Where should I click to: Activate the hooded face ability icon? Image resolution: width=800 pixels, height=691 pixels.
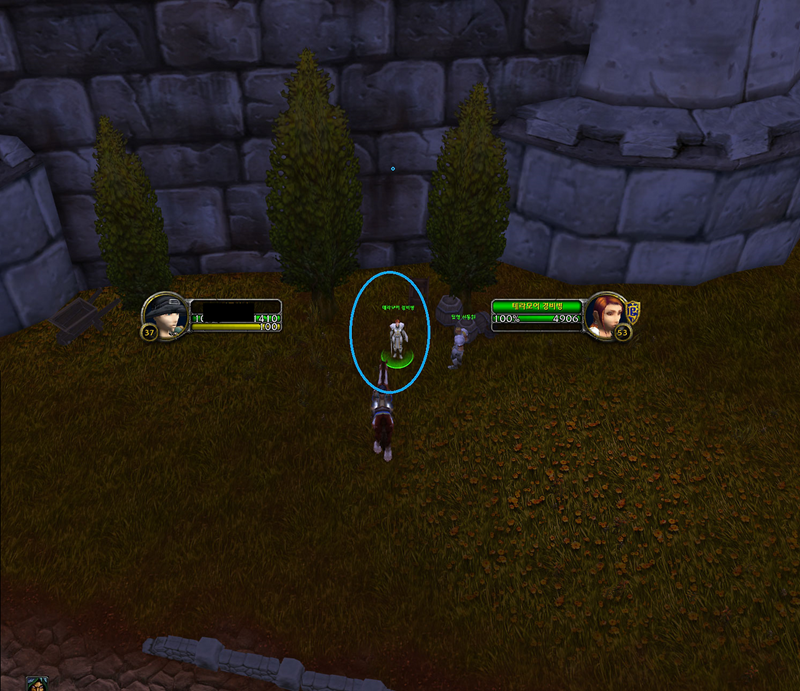[x=35, y=684]
